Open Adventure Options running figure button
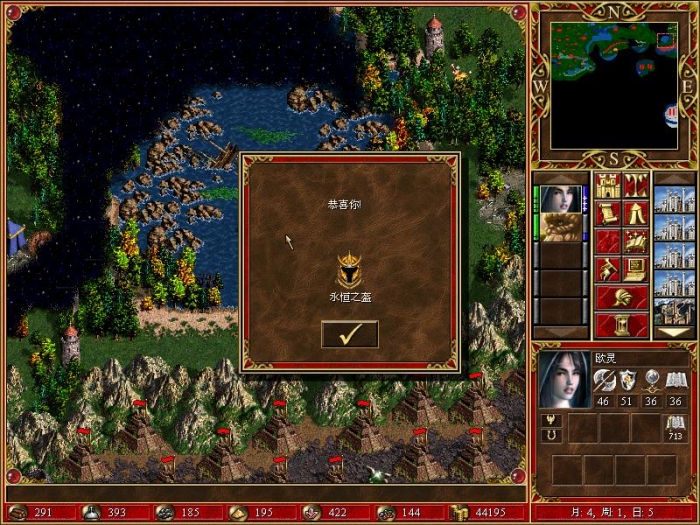 609,268
